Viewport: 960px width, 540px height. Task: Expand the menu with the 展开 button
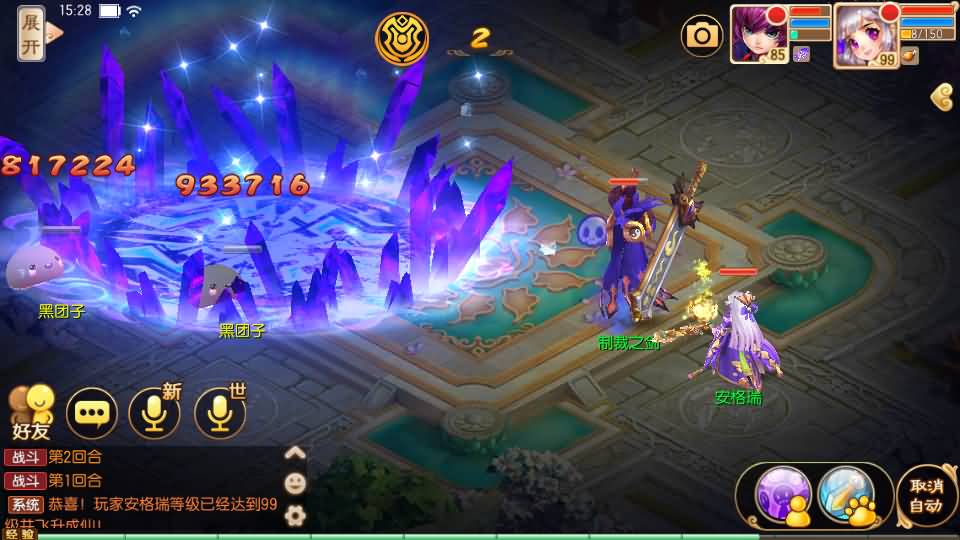(x=32, y=33)
